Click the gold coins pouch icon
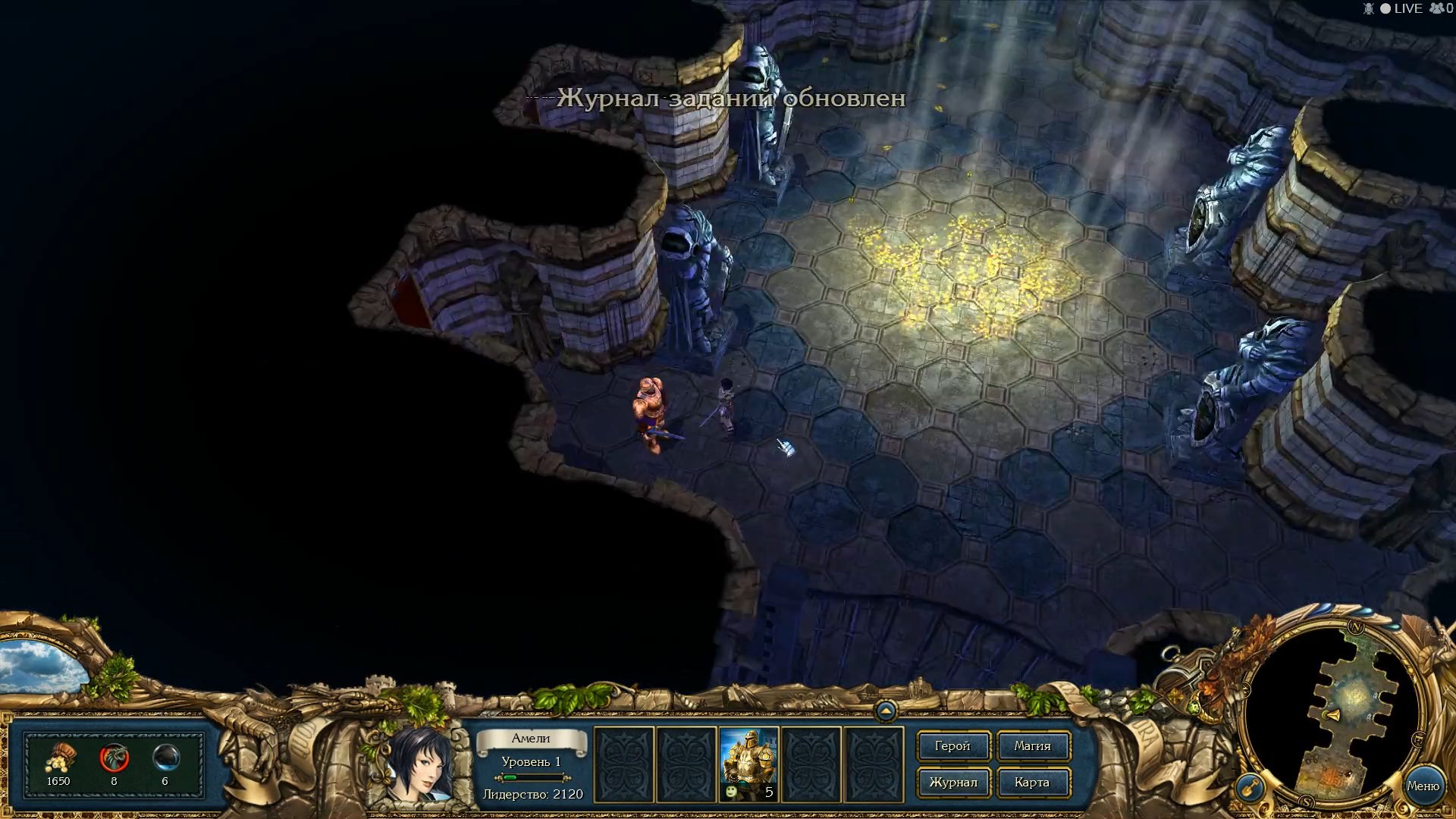Screen dimensions: 1456x819 [x=59, y=758]
